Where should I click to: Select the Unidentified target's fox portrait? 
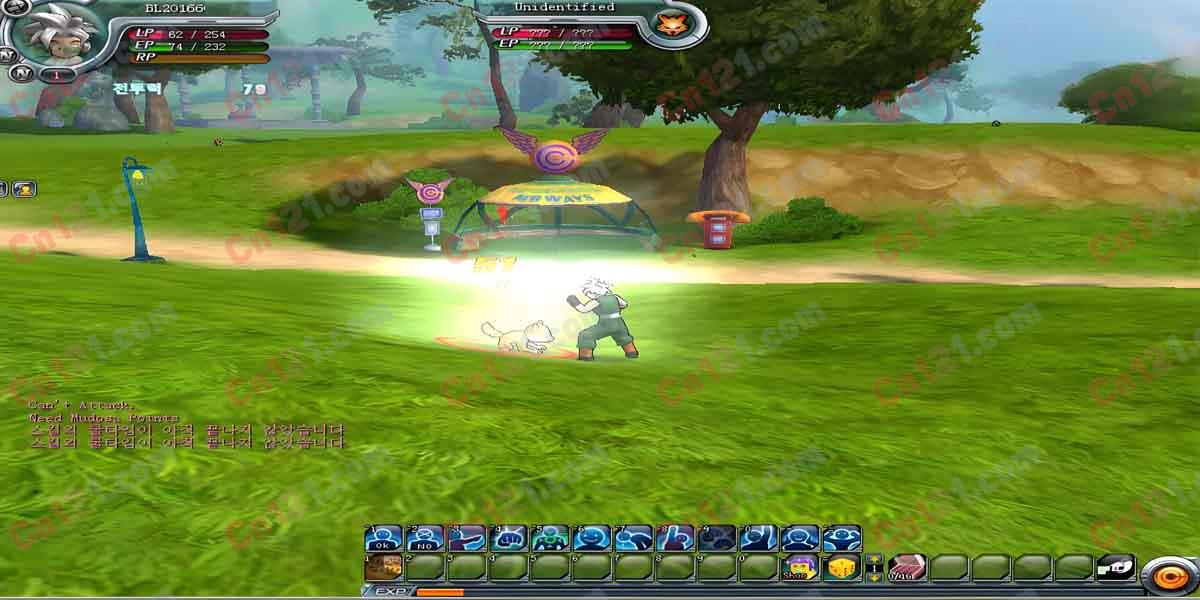(665, 23)
